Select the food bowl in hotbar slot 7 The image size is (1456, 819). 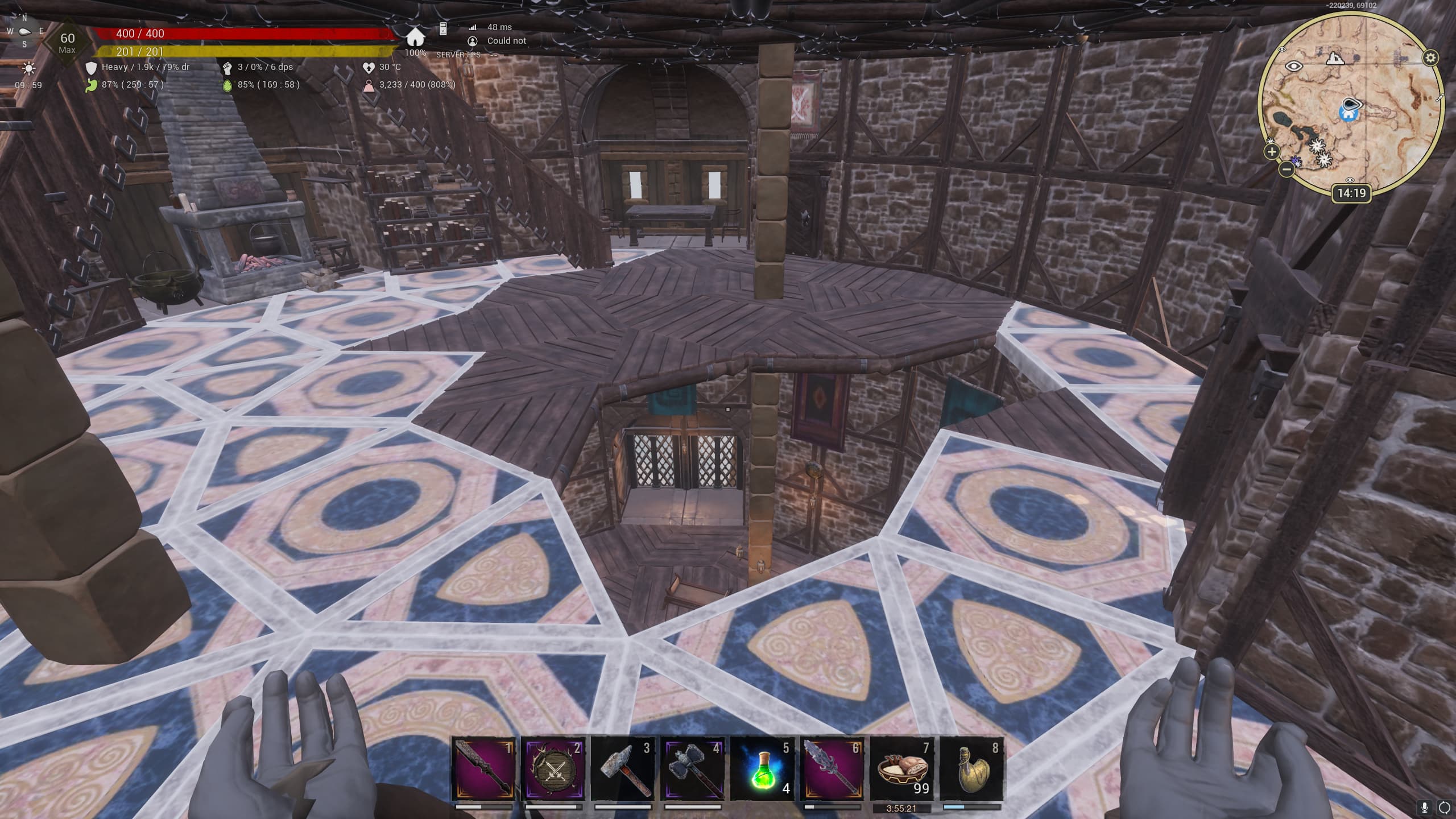coord(902,769)
